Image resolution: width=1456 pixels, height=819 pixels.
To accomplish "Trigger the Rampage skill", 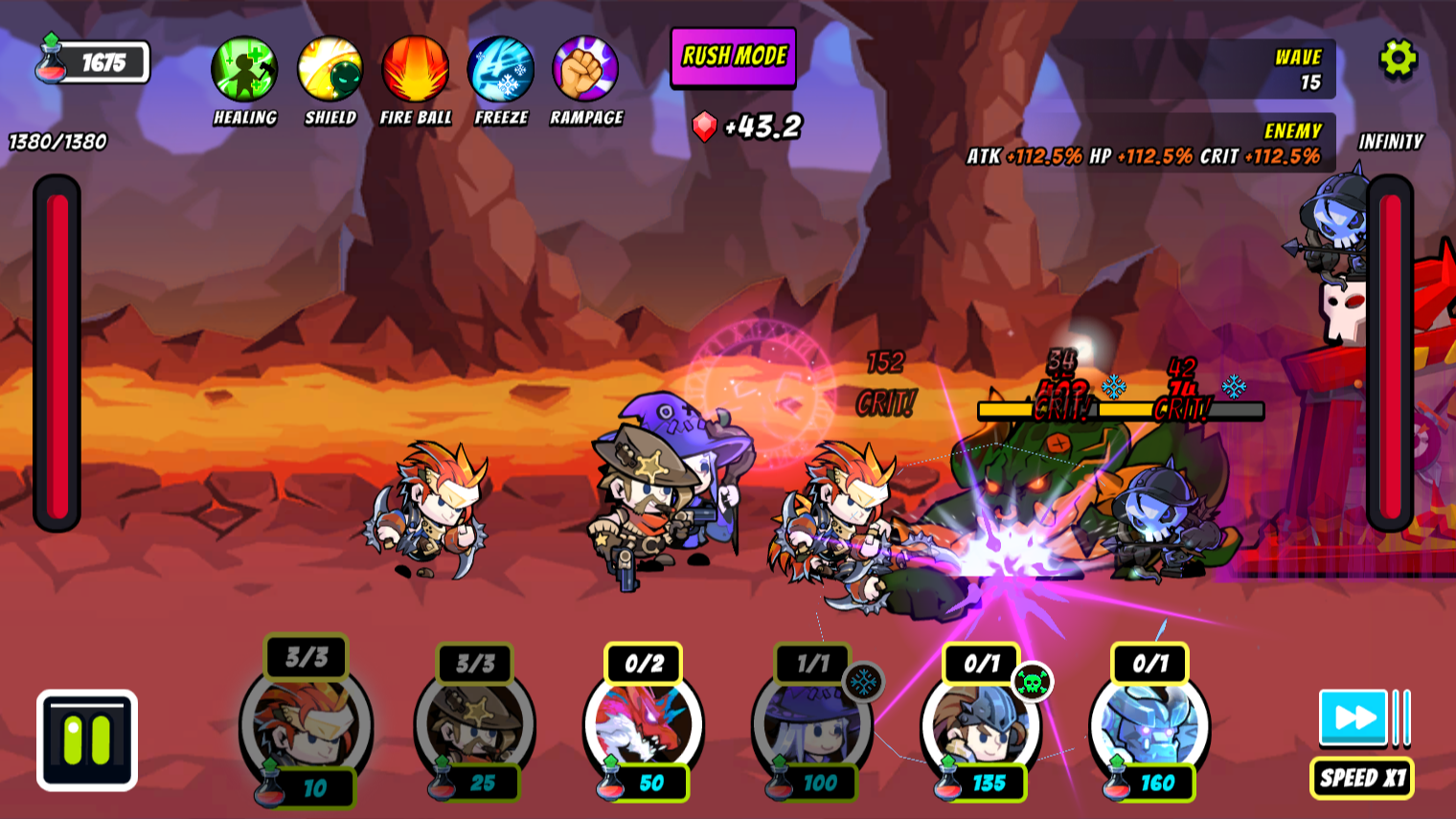I will [585, 70].
